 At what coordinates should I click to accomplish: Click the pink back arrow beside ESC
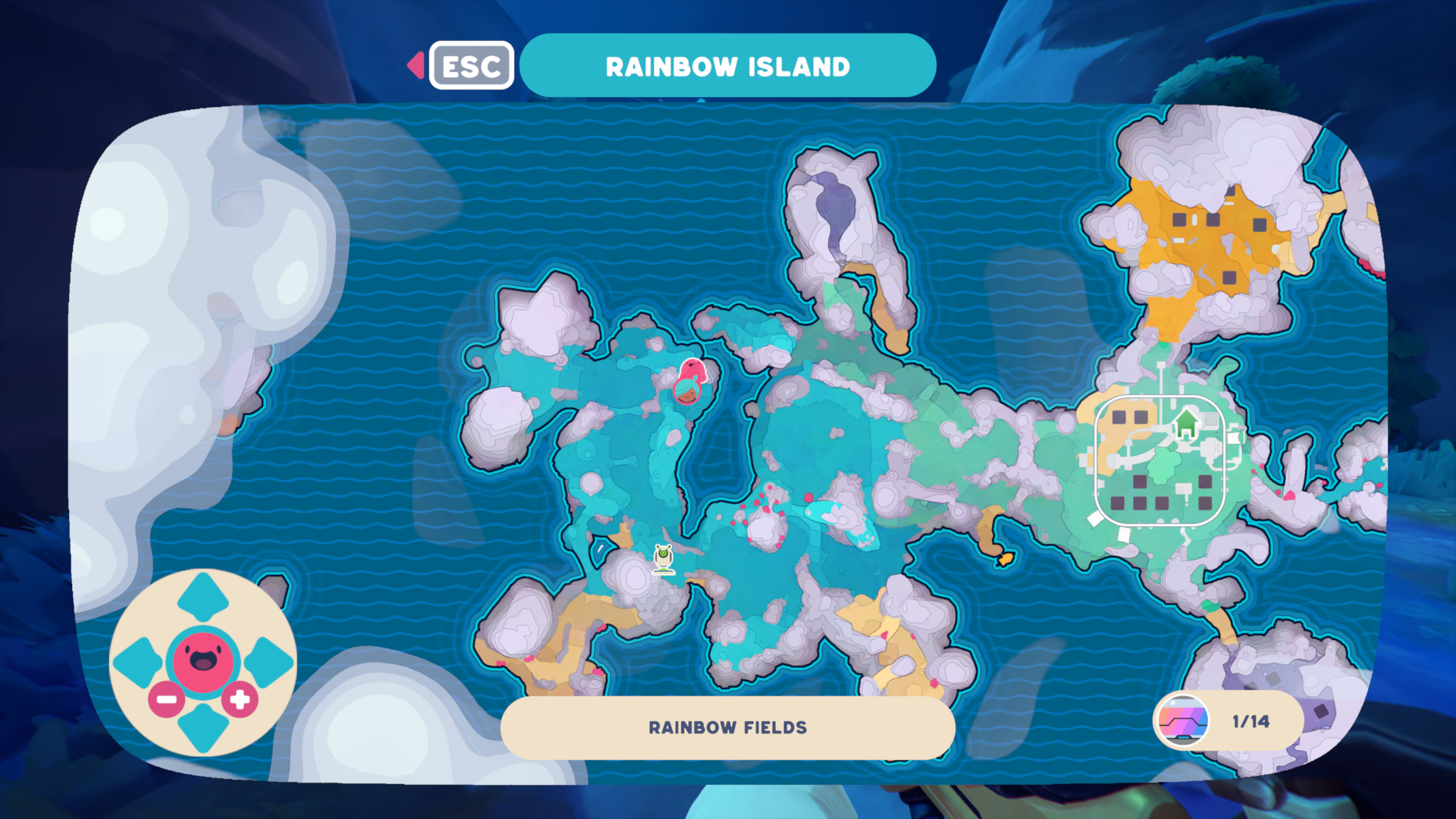[x=416, y=65]
